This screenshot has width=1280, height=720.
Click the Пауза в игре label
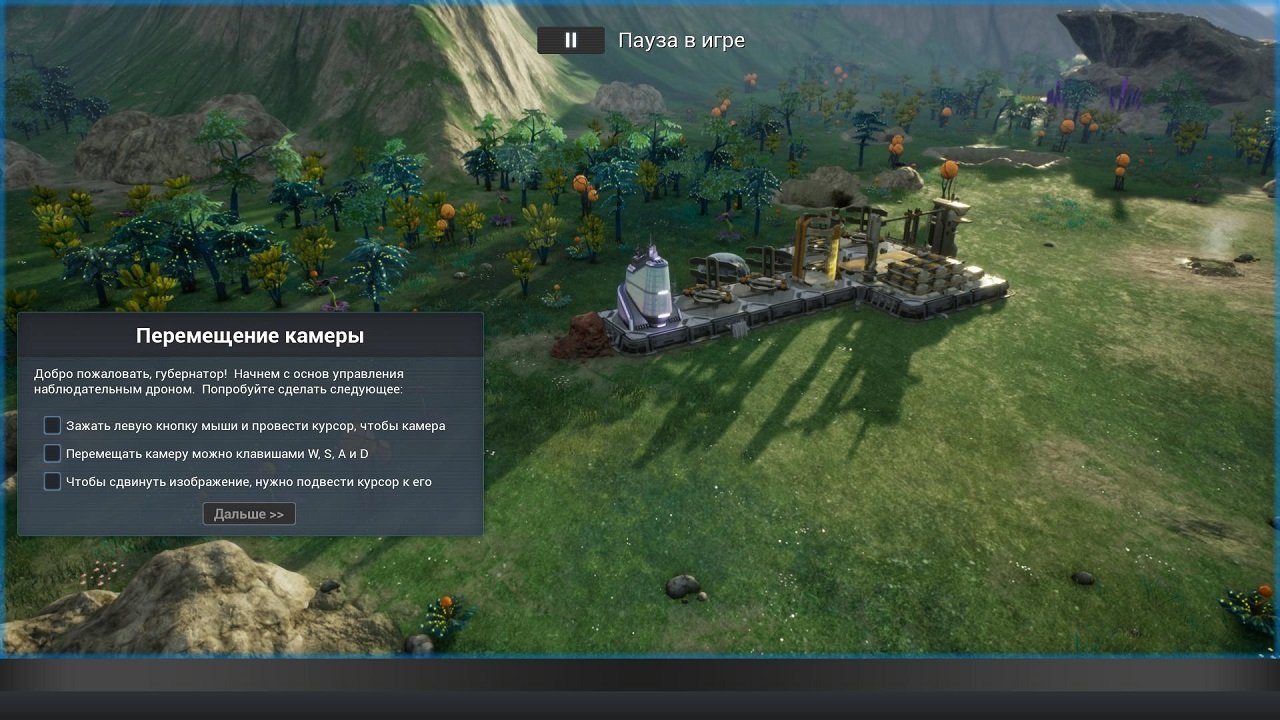pos(681,40)
